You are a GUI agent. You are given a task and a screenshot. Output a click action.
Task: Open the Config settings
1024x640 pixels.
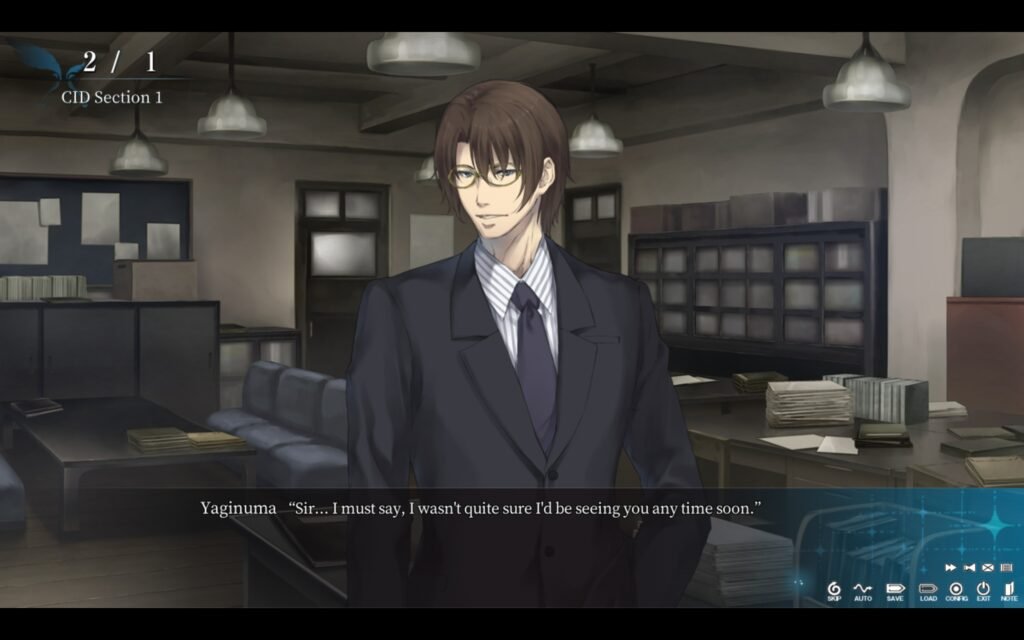tap(956, 590)
